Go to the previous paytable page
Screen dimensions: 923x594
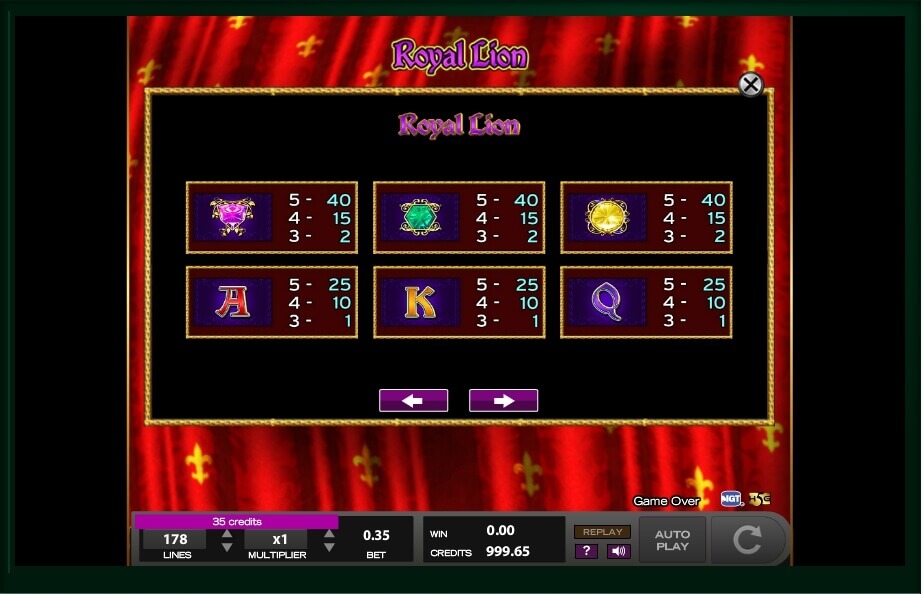(413, 401)
